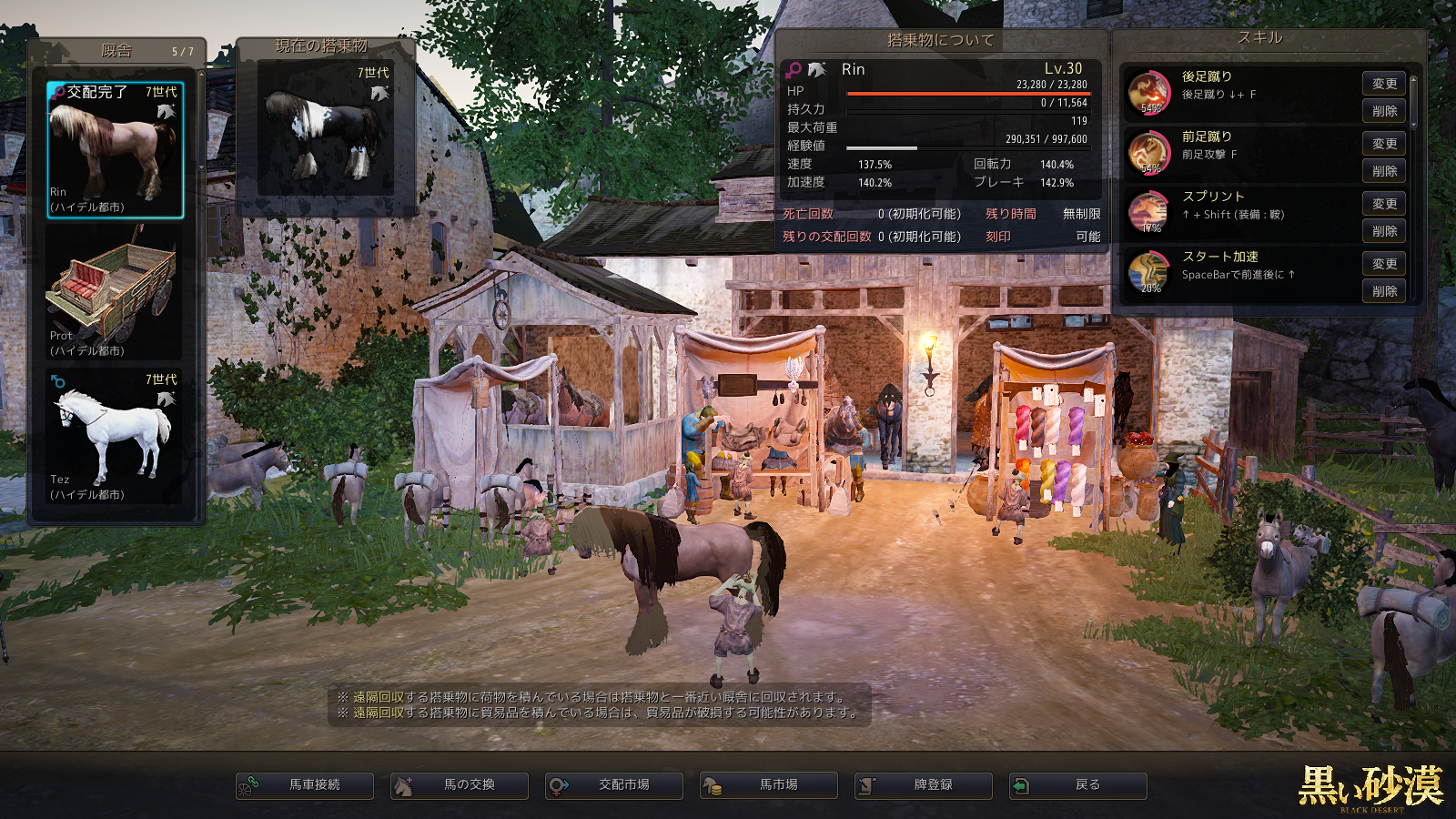Go back with the 戻る button
Screen dimensions: 1456x819
pos(1078,785)
